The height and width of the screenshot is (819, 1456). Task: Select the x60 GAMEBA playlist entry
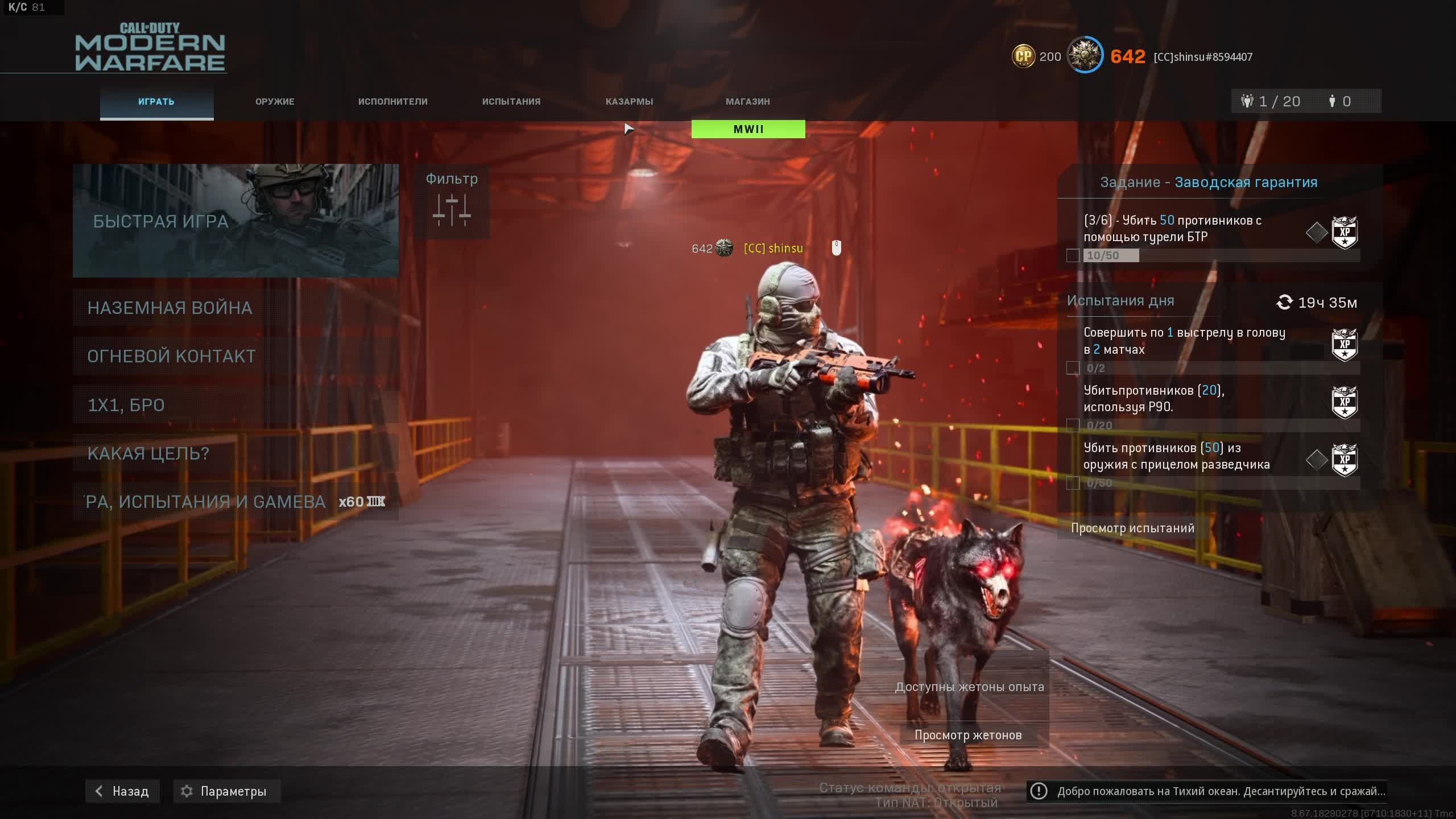tap(235, 502)
